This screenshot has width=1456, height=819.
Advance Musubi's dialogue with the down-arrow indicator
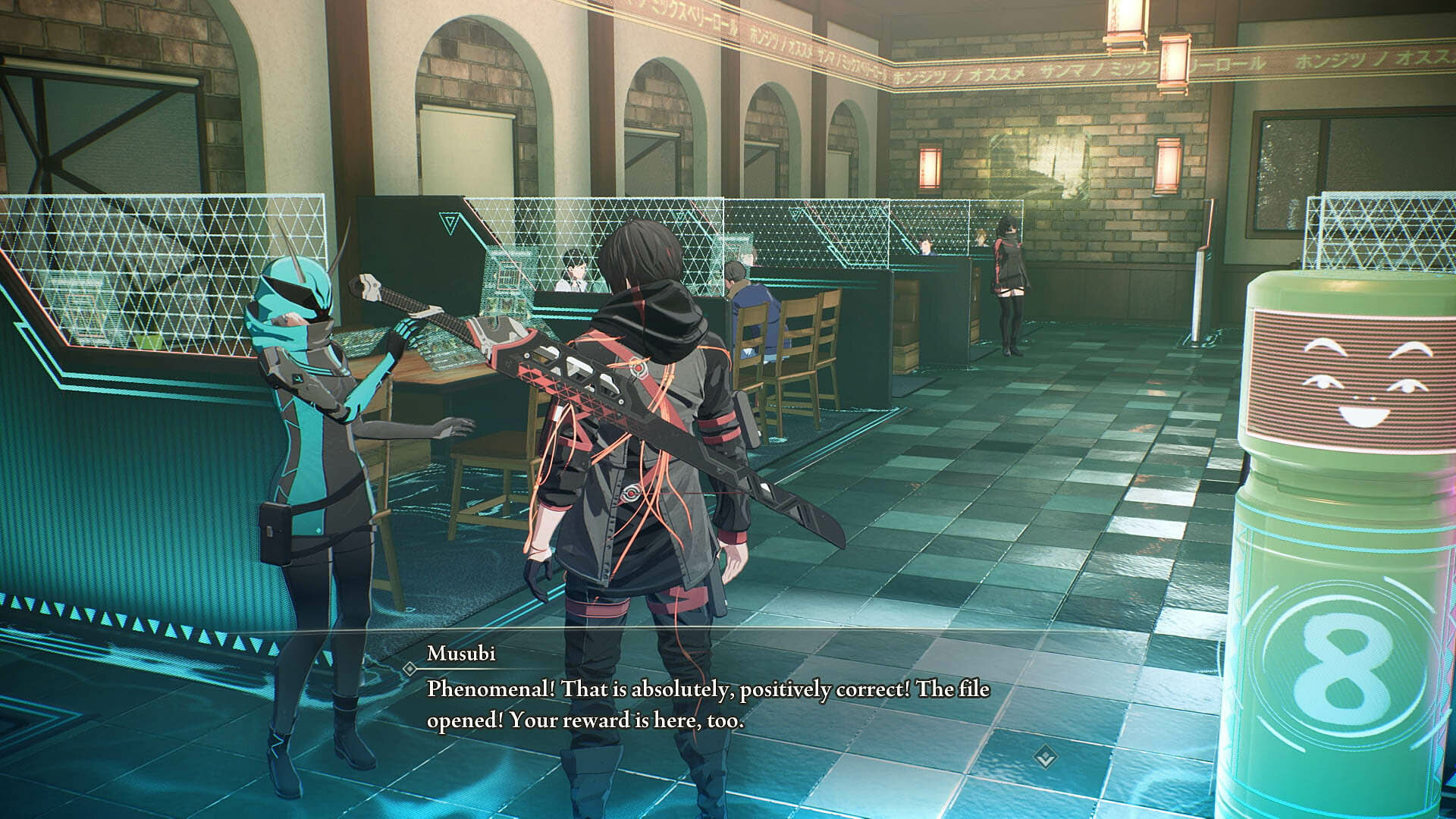tap(1046, 755)
